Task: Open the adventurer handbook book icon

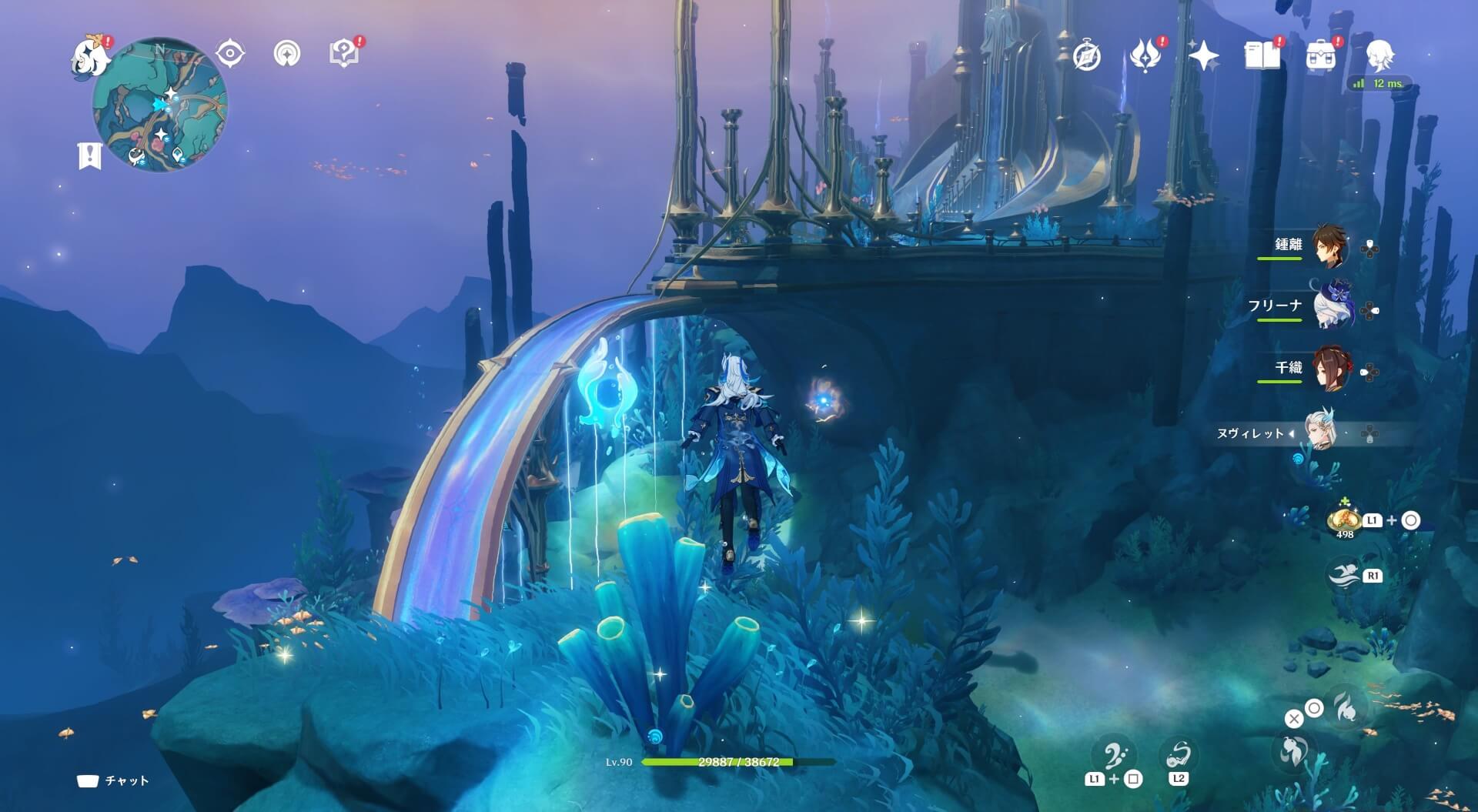Action: 1262,55
